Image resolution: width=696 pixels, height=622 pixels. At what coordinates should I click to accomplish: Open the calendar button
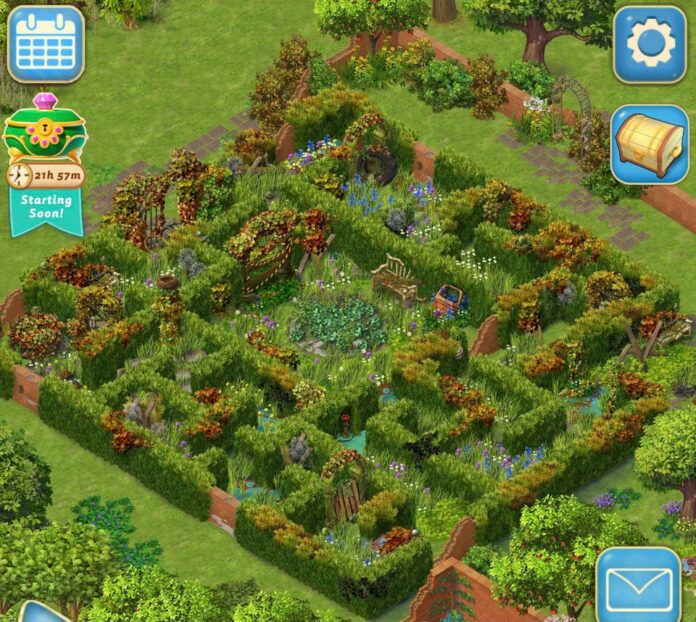(x=45, y=44)
